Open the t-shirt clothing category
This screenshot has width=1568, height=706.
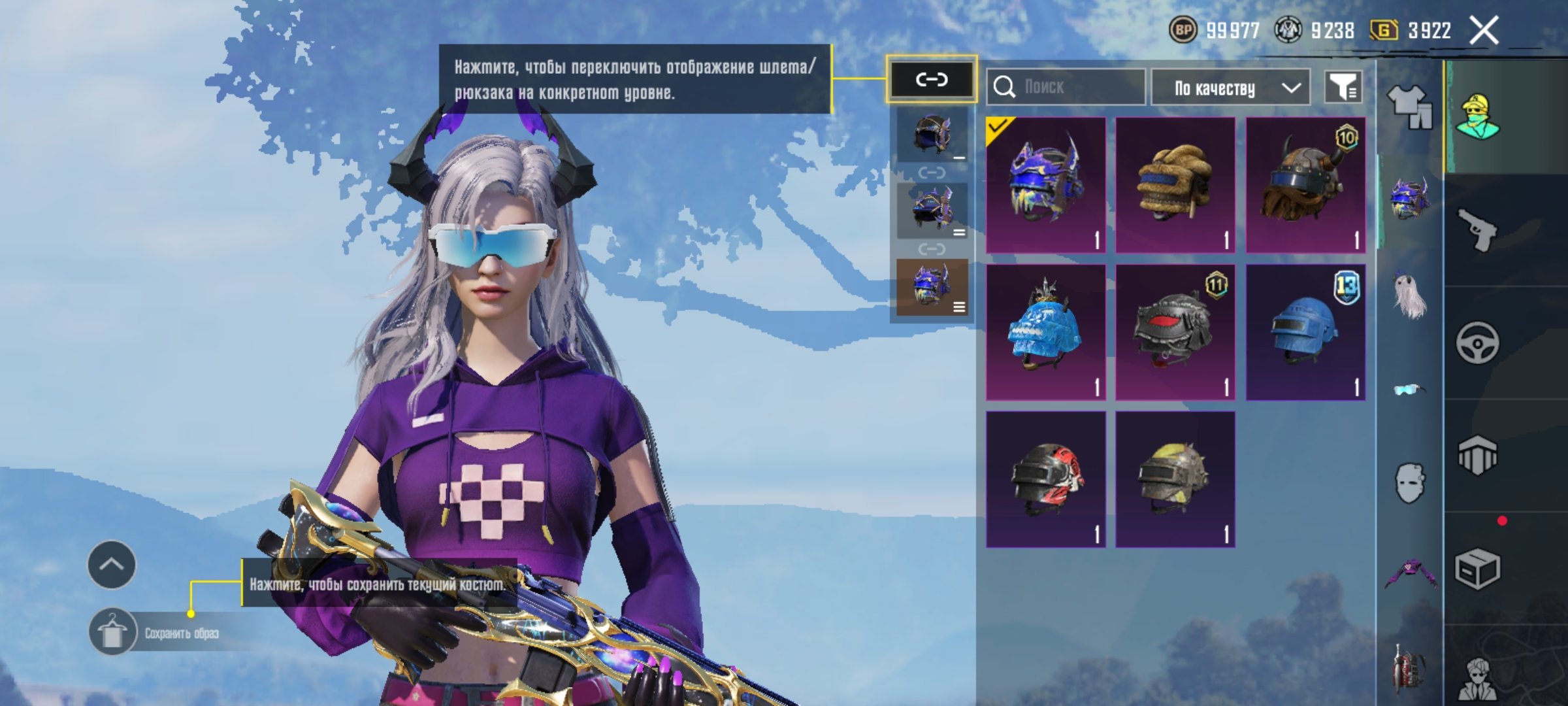pos(1409,106)
